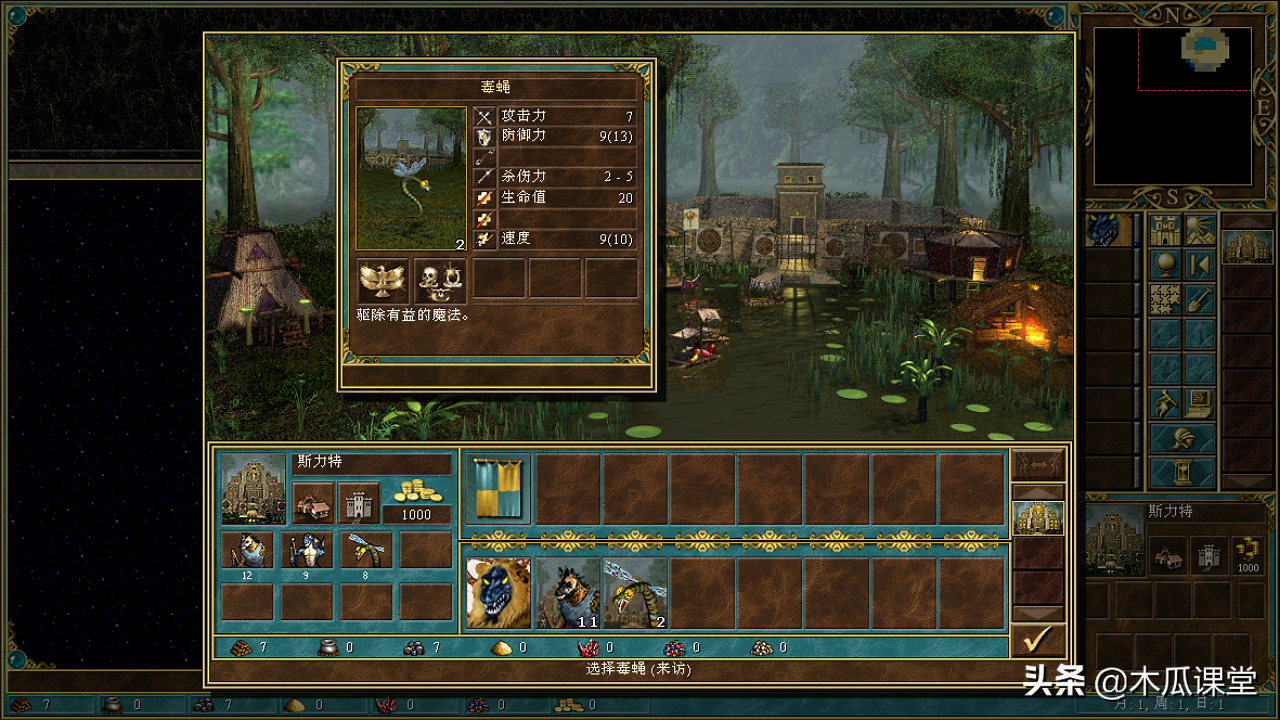End the turn with the hourglass button
This screenshot has width=1280, height=720.
pyautogui.click(x=1182, y=472)
